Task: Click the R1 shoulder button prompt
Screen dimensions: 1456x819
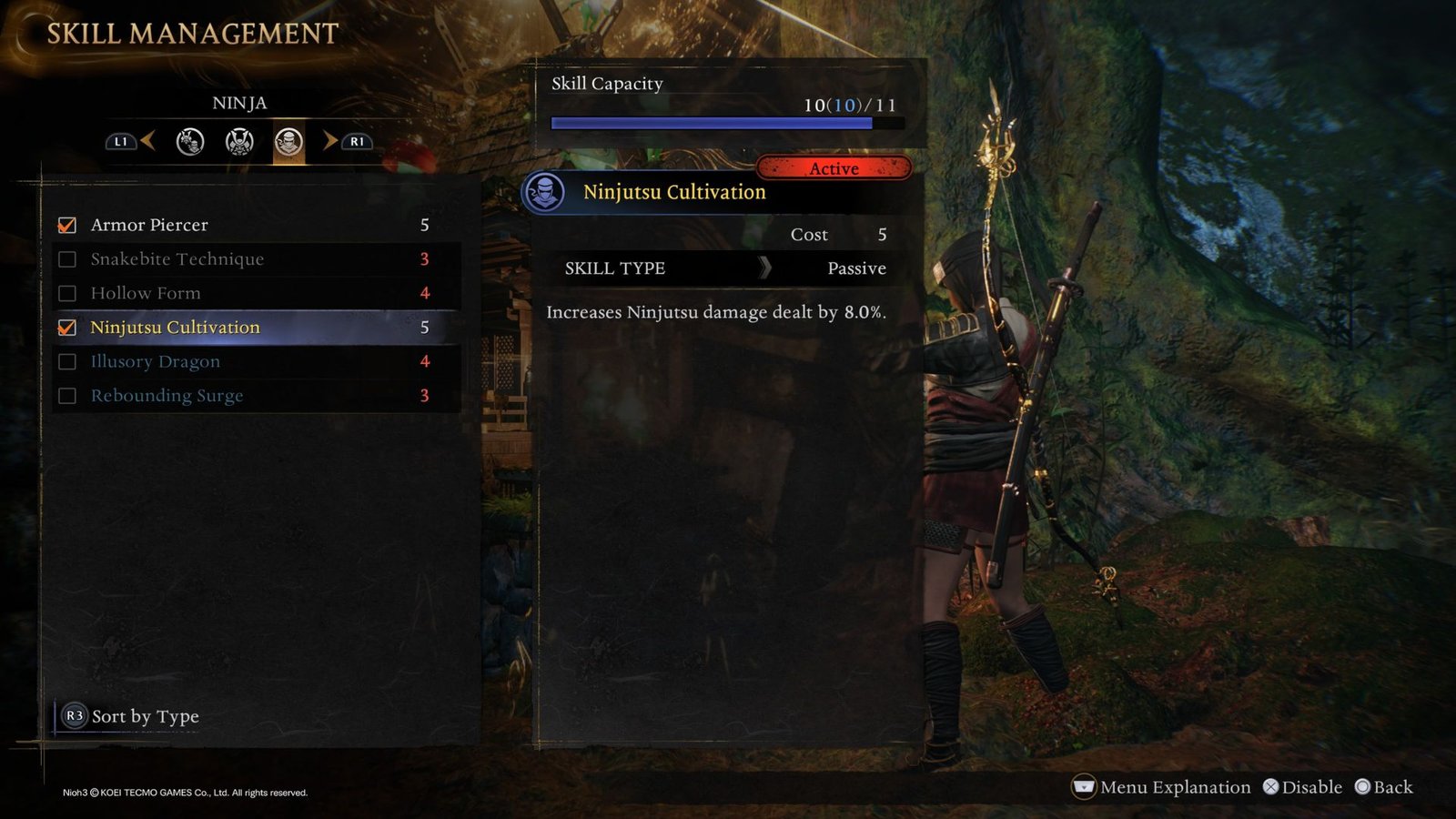Action: (x=356, y=141)
